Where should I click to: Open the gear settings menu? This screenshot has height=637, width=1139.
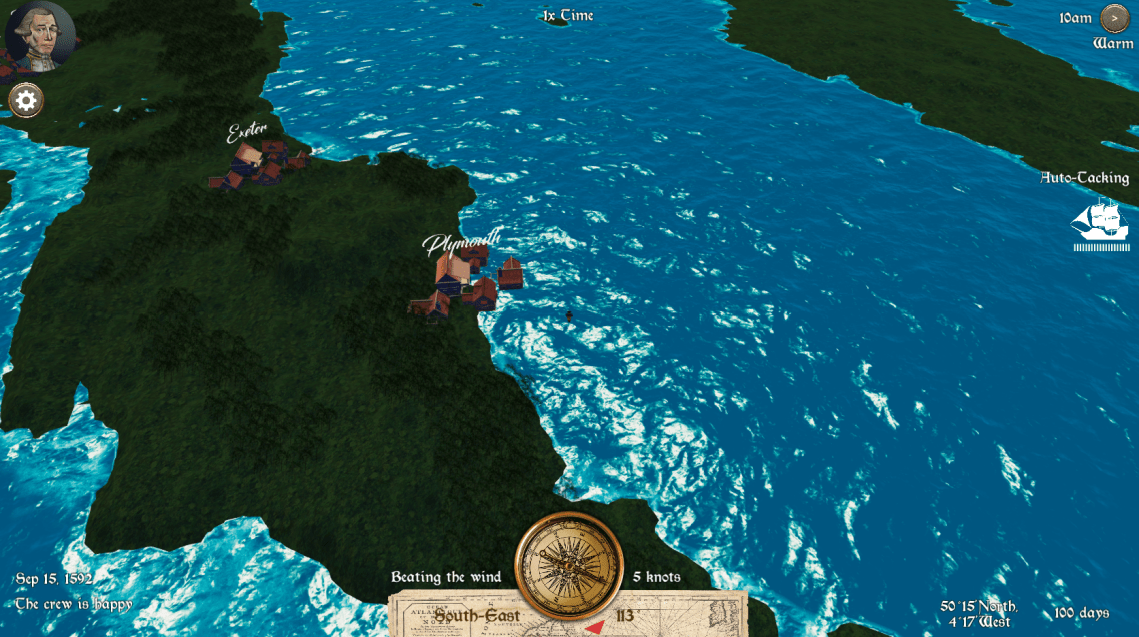pos(26,100)
